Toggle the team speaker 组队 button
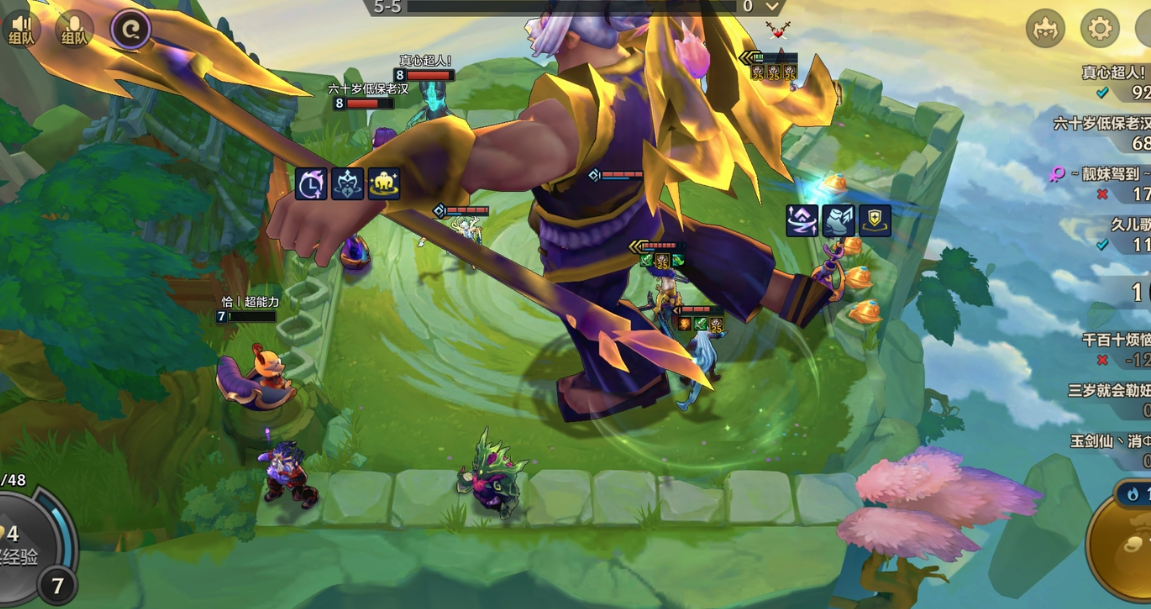Screen dimensions: 1151x609 tap(20, 28)
